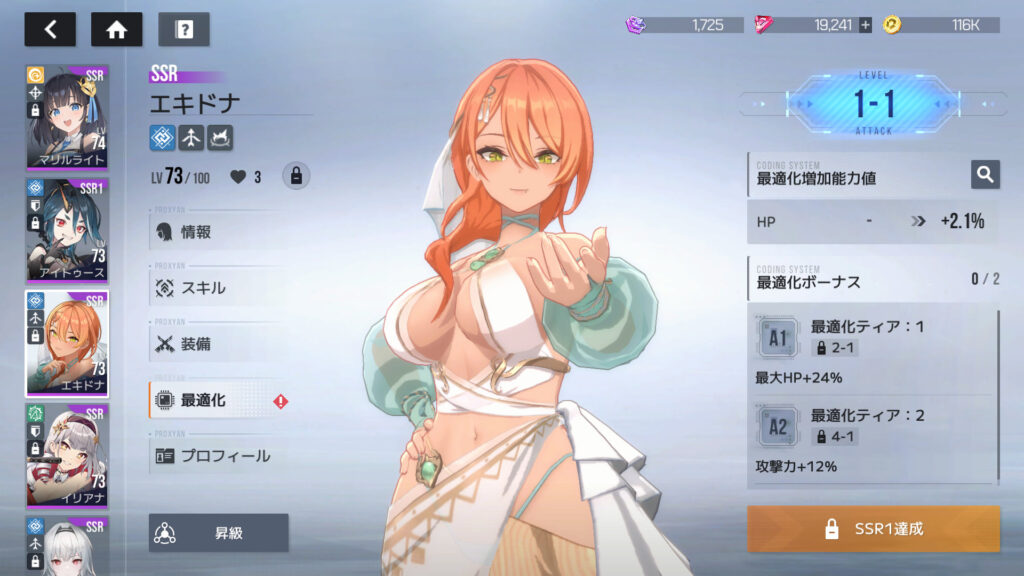
Task: Select マリルライト in the character list
Action: pos(67,119)
